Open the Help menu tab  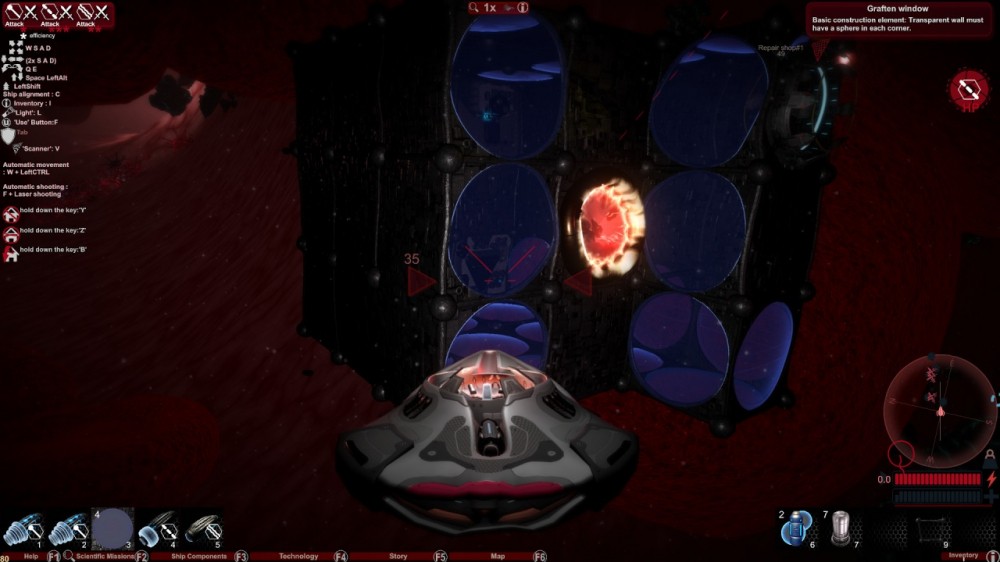tap(31, 556)
